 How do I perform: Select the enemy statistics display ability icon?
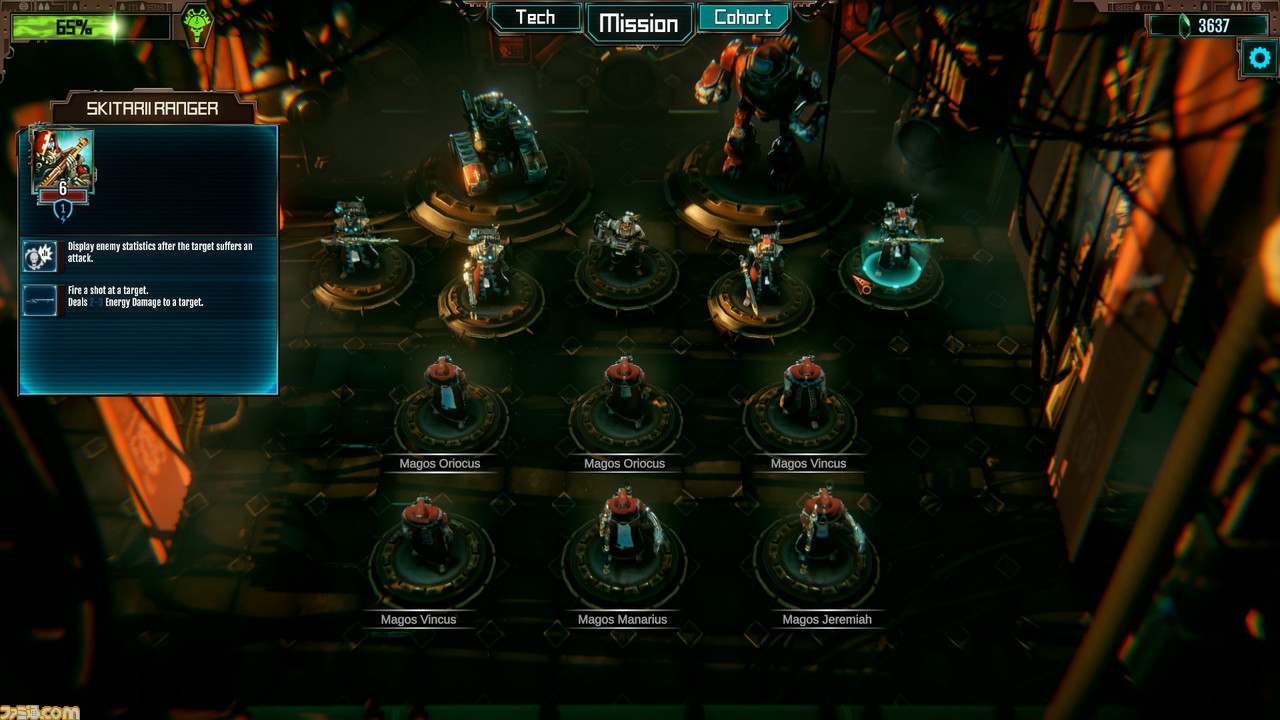point(40,255)
